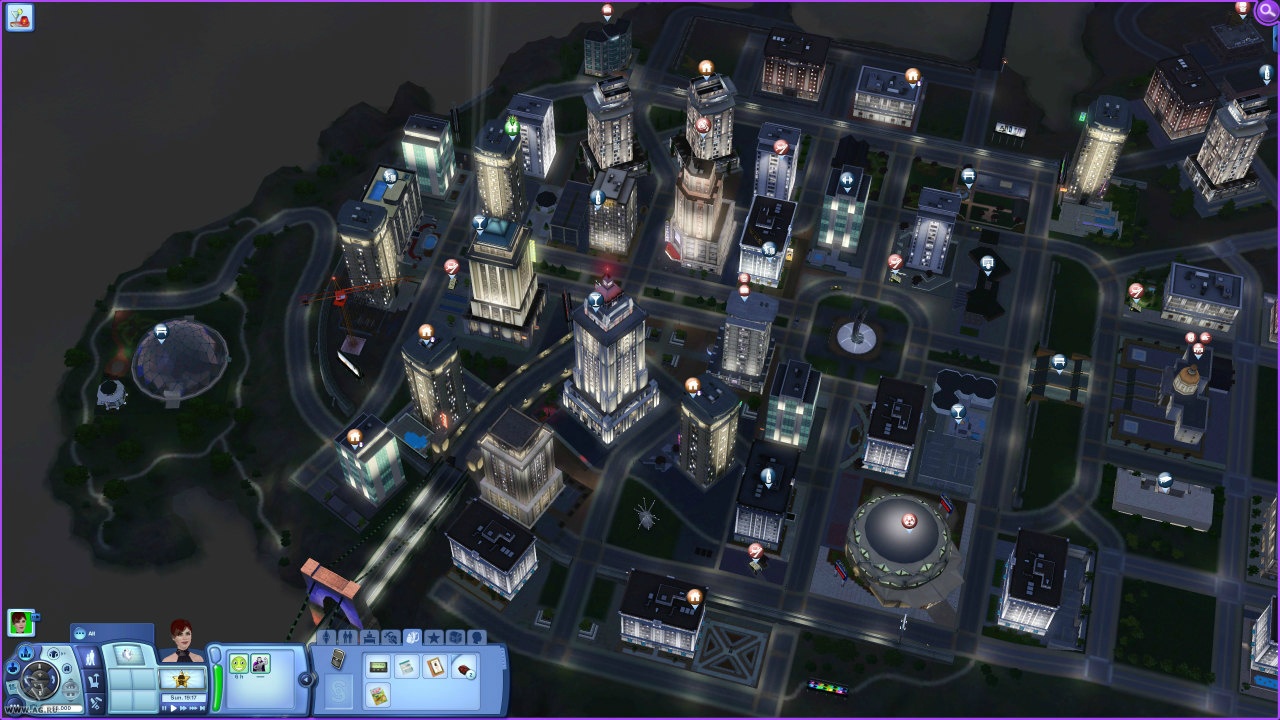This screenshot has width=1280, height=720.
Task: Open the Relationships tab with two figures
Action: (x=347, y=637)
